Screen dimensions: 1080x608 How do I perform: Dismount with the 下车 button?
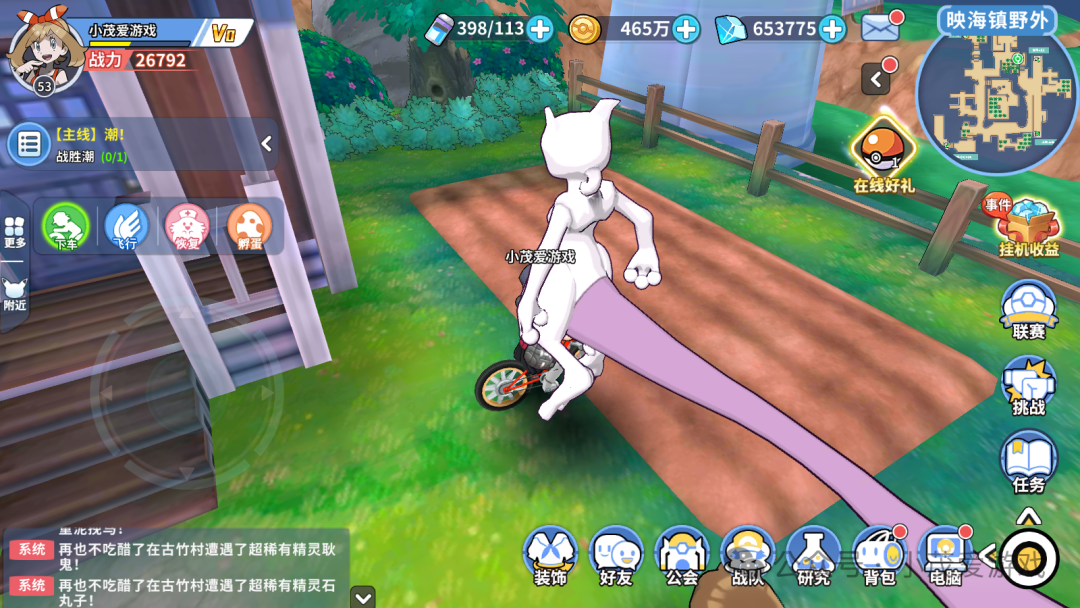pyautogui.click(x=66, y=226)
